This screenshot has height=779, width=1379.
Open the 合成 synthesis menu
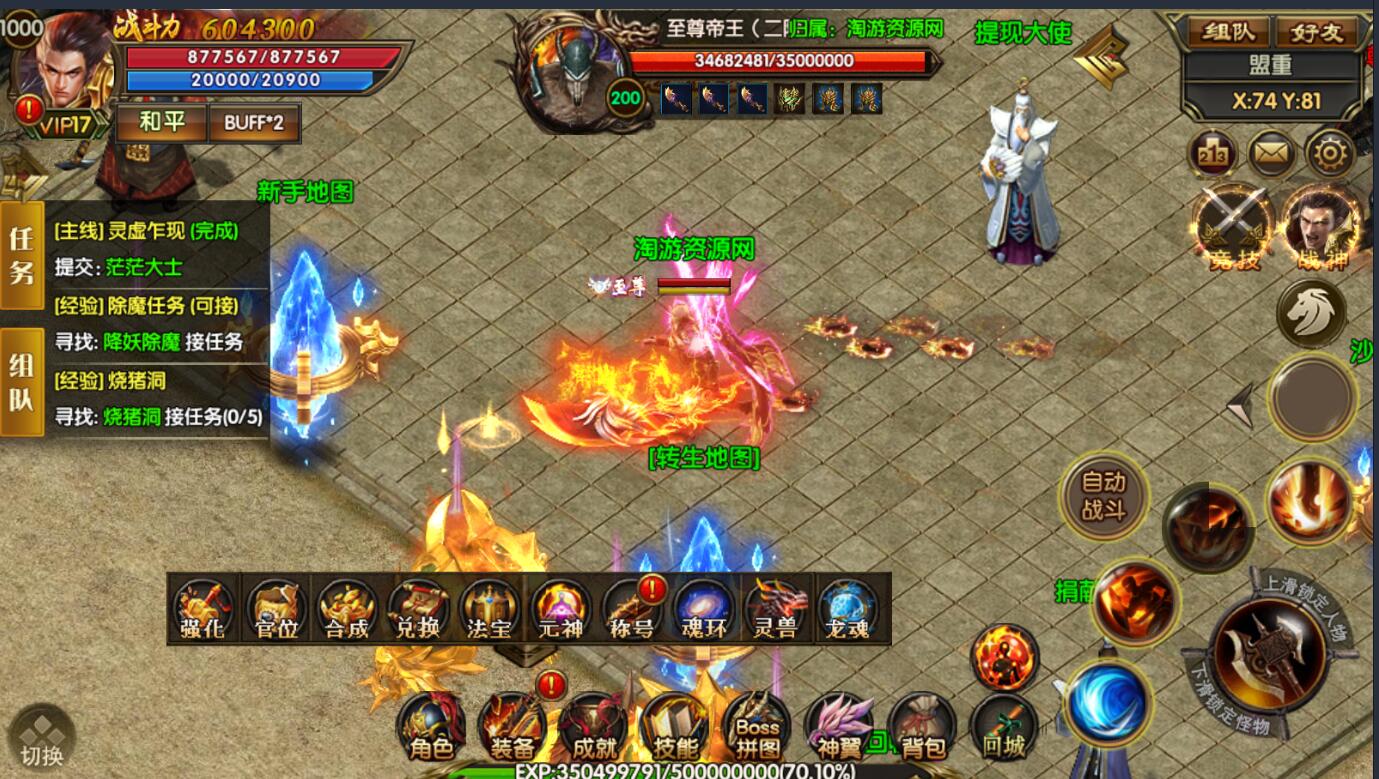[x=347, y=609]
